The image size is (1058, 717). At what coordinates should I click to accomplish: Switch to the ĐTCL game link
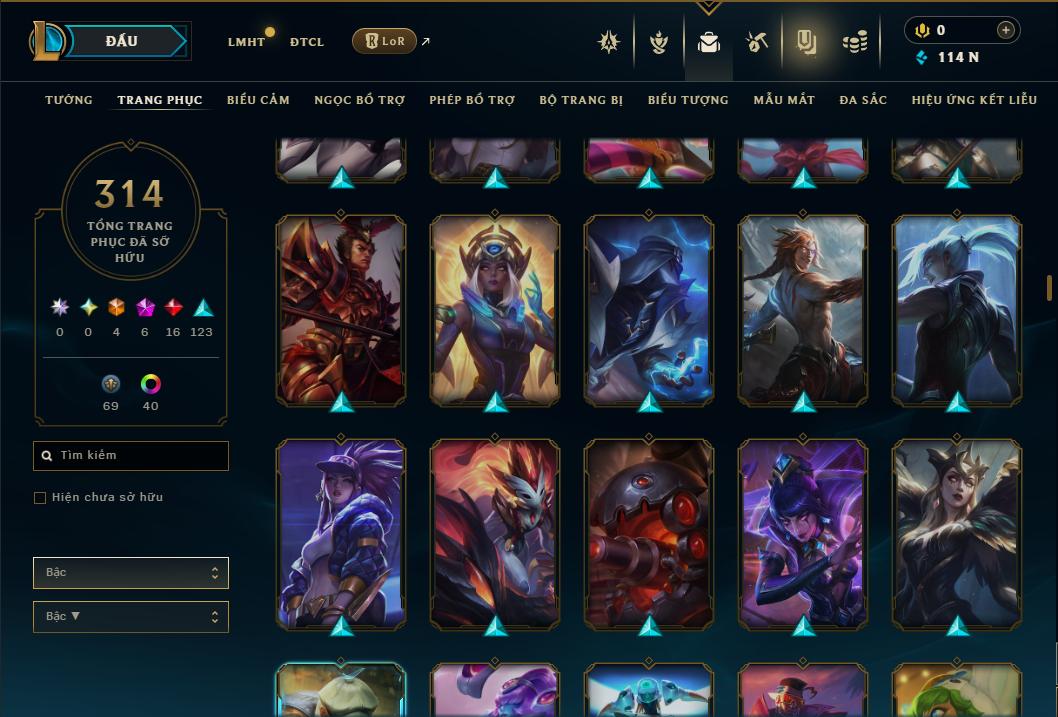click(307, 42)
